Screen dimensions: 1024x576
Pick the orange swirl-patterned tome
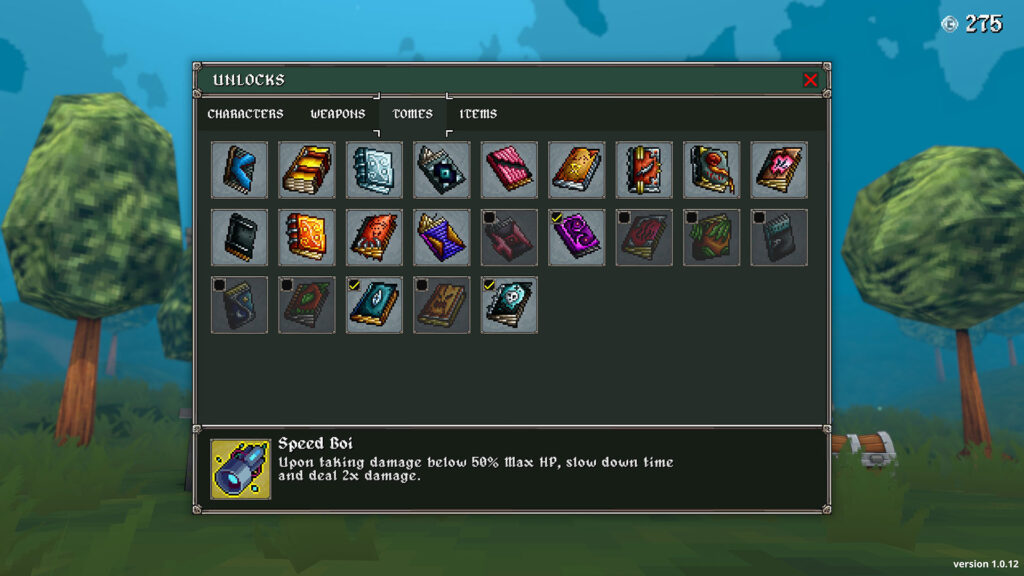(x=307, y=237)
